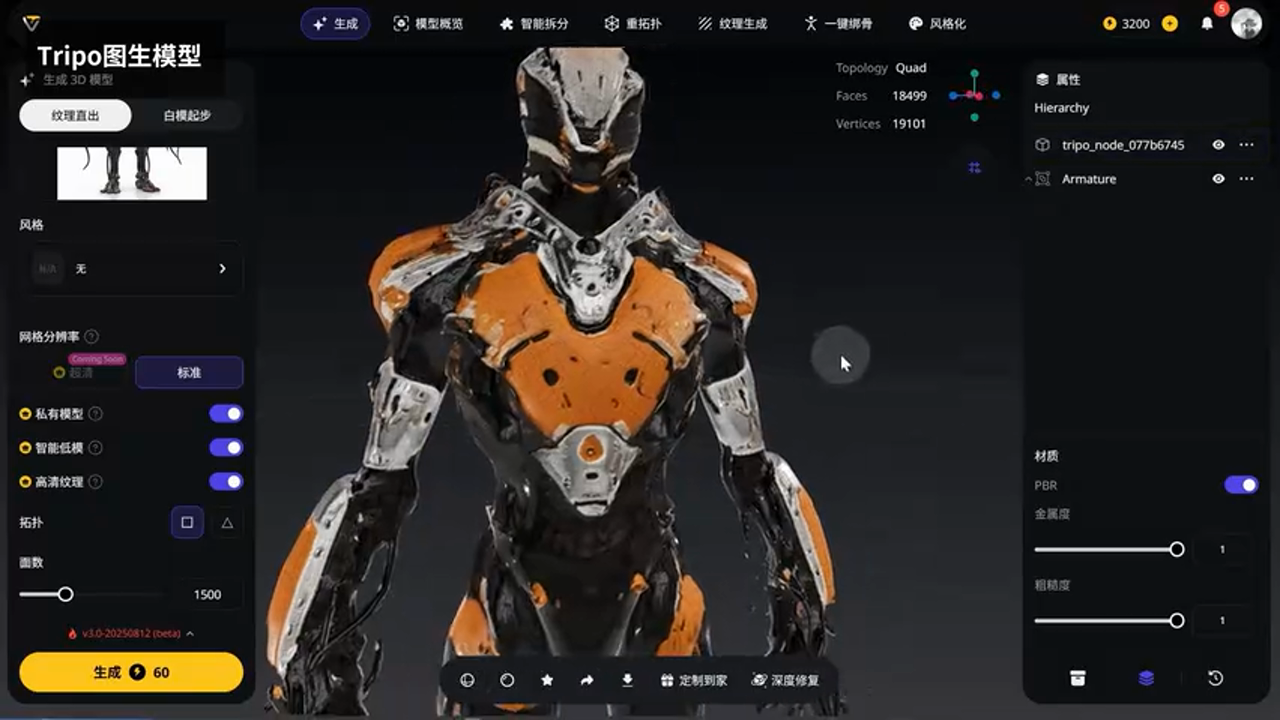Click the download icon in bottom toolbar
The image size is (1280, 720).
[x=627, y=680]
